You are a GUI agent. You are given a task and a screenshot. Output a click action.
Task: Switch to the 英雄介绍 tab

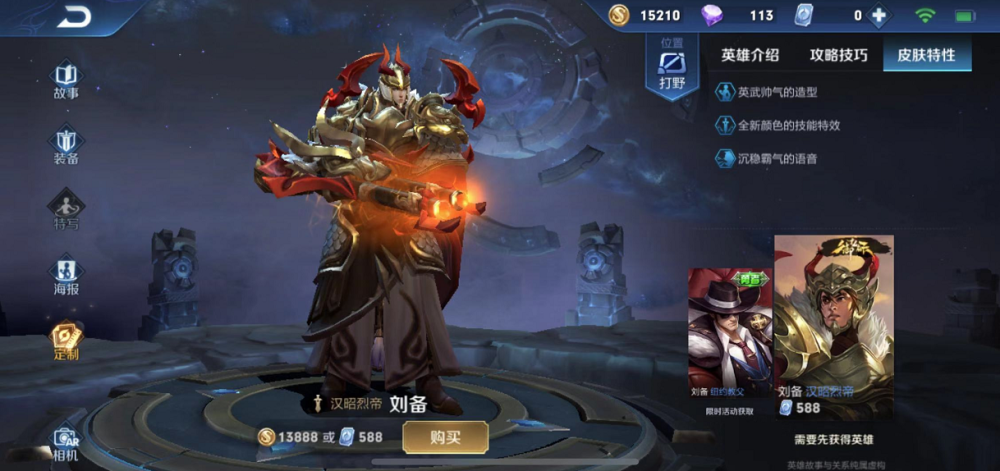(x=750, y=55)
